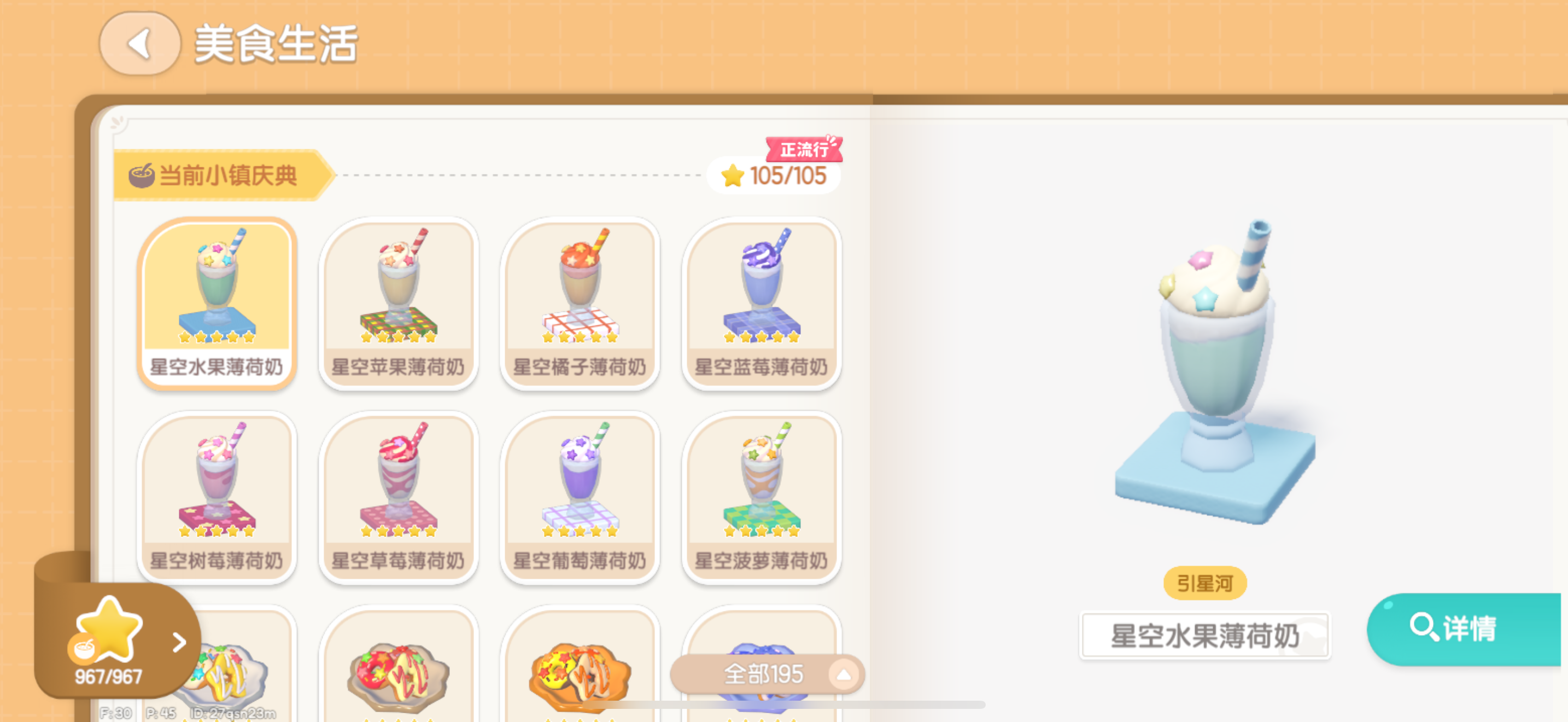This screenshot has height=722, width=1568.
Task: Expand the star collection panel via the chevron
Action: click(178, 642)
